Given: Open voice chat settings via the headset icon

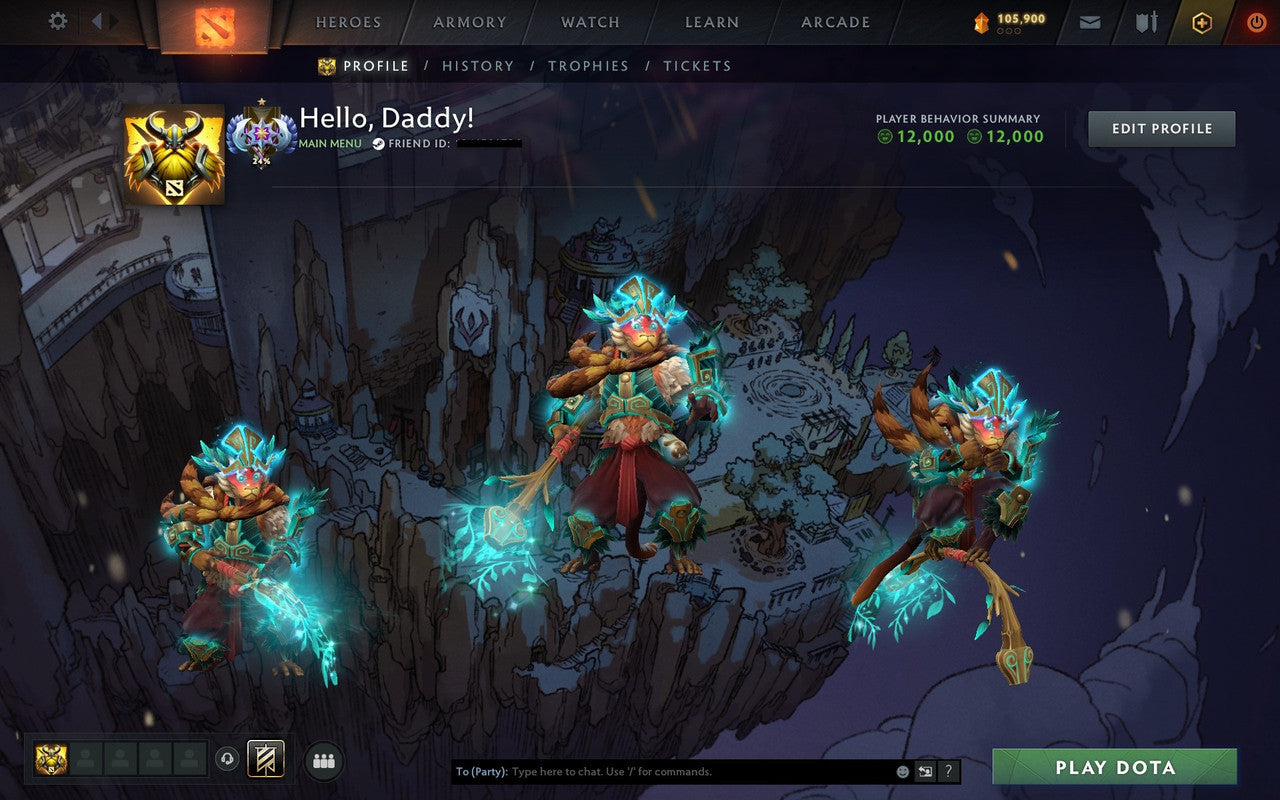Looking at the screenshot, I should point(228,760).
